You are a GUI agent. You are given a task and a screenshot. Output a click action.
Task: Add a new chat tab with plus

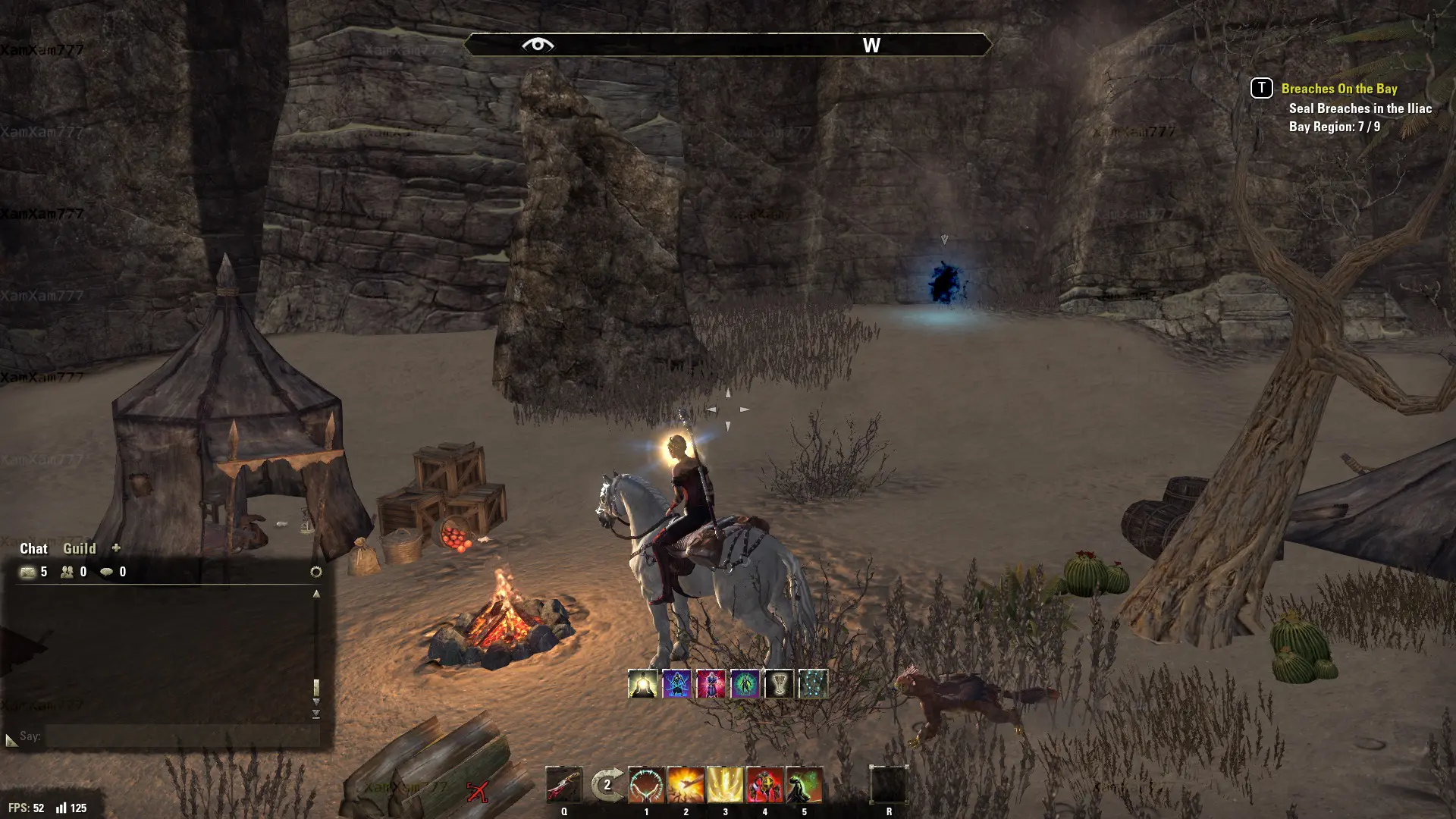116,548
